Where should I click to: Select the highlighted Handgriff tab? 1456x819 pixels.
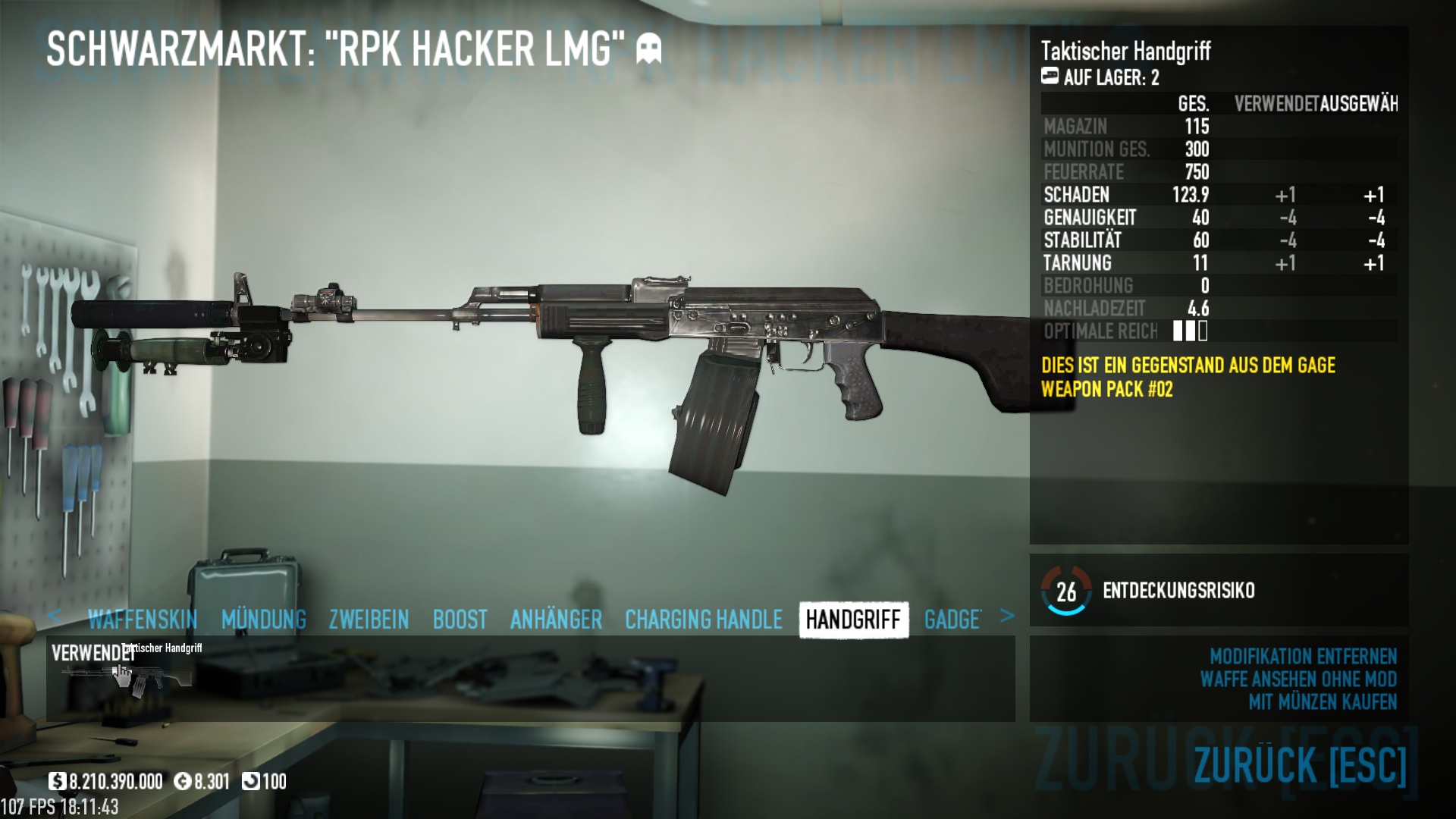point(853,620)
